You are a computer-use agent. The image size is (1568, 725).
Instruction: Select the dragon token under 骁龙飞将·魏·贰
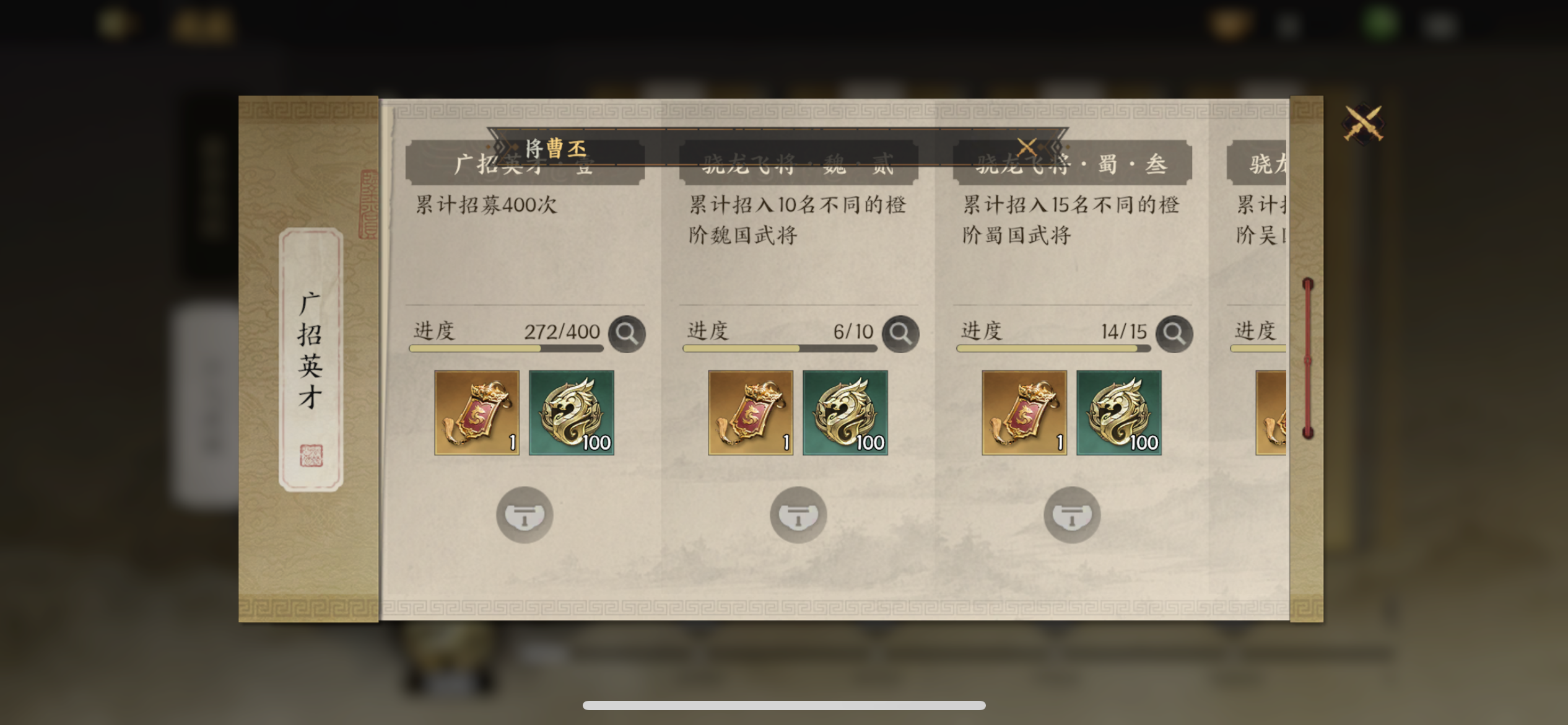(x=845, y=413)
